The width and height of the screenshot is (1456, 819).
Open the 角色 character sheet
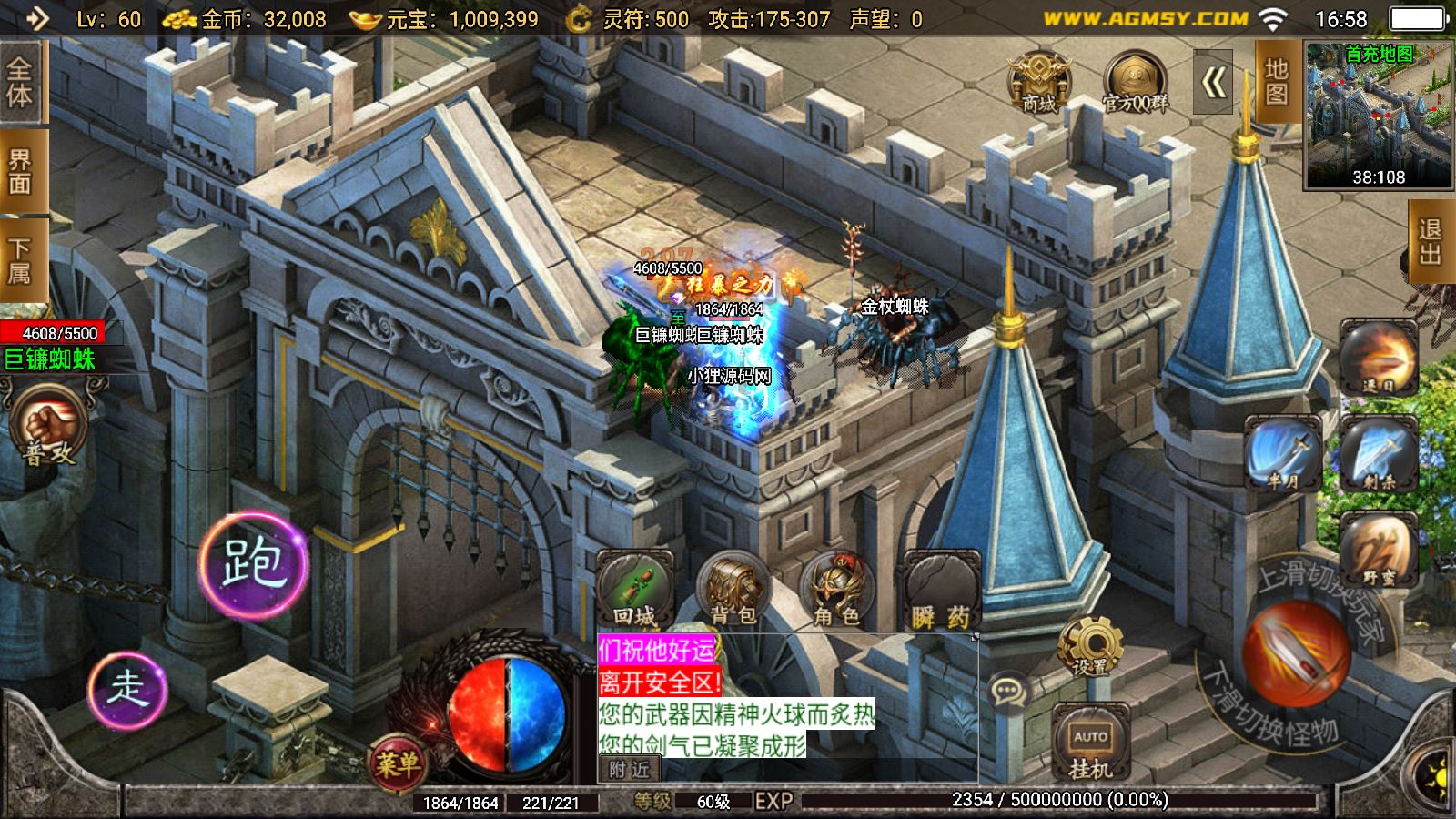pyautogui.click(x=836, y=591)
